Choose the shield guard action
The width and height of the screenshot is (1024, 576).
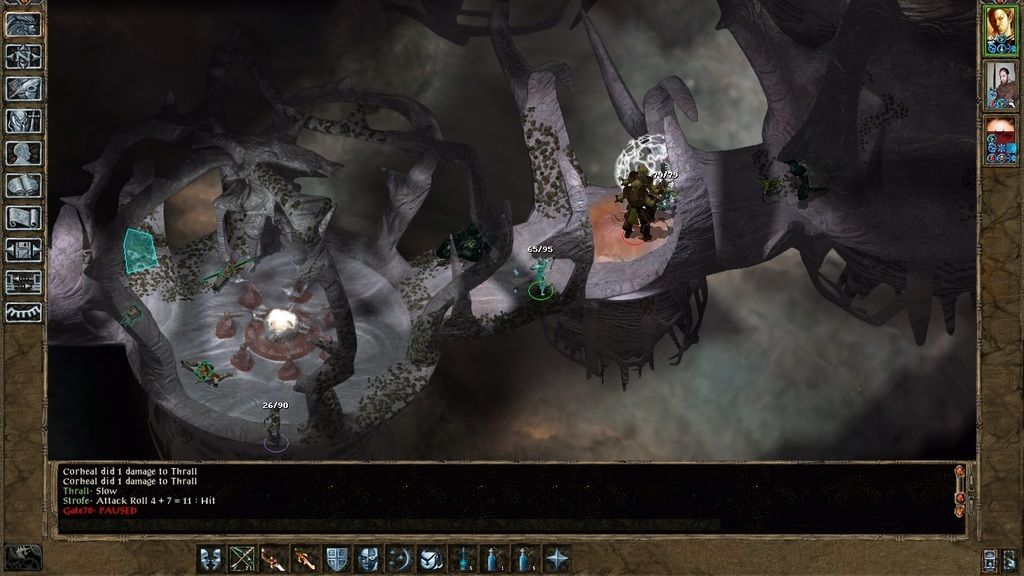338,558
